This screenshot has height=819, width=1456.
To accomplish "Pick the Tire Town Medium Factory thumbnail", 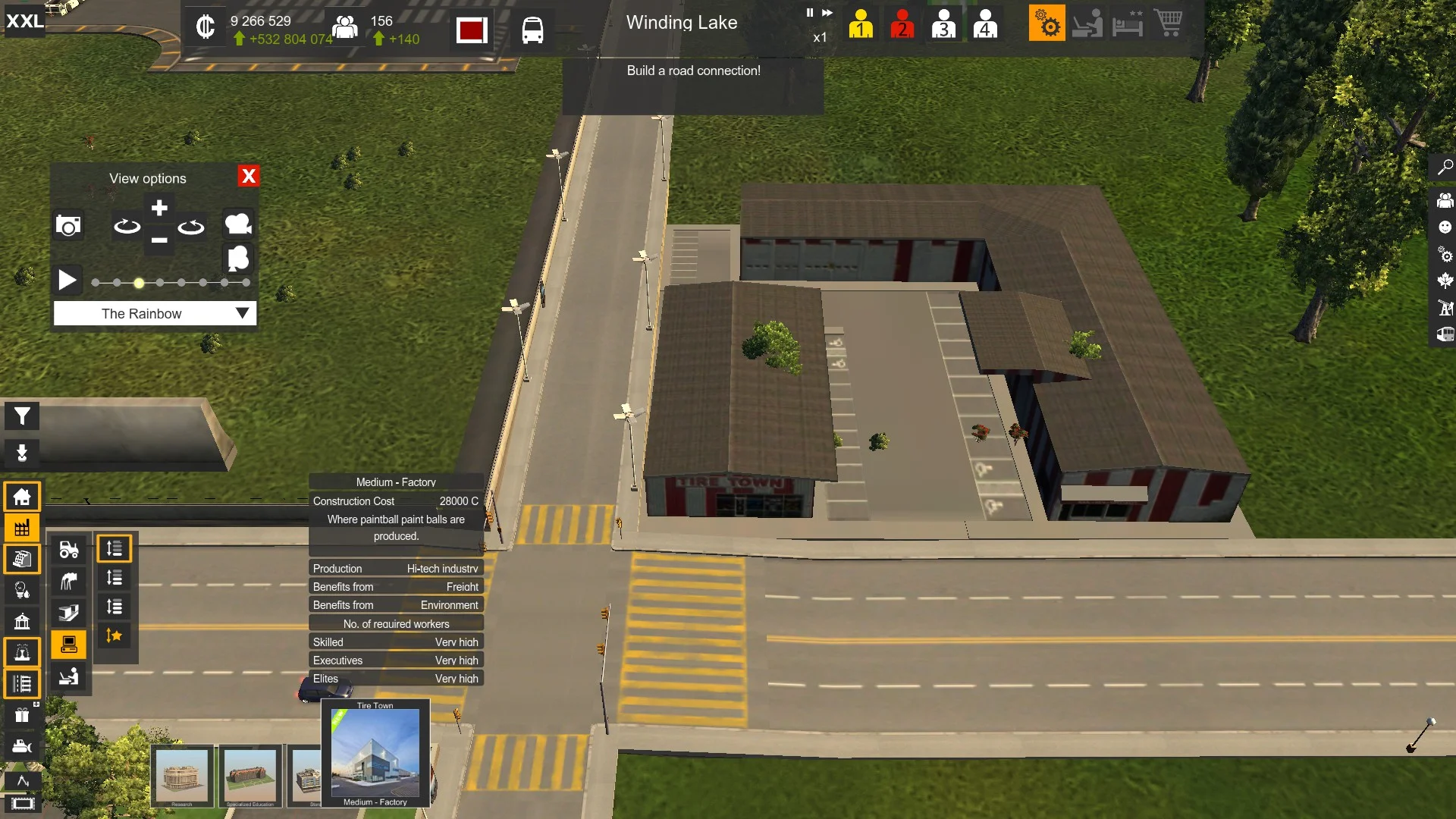I will tap(375, 753).
